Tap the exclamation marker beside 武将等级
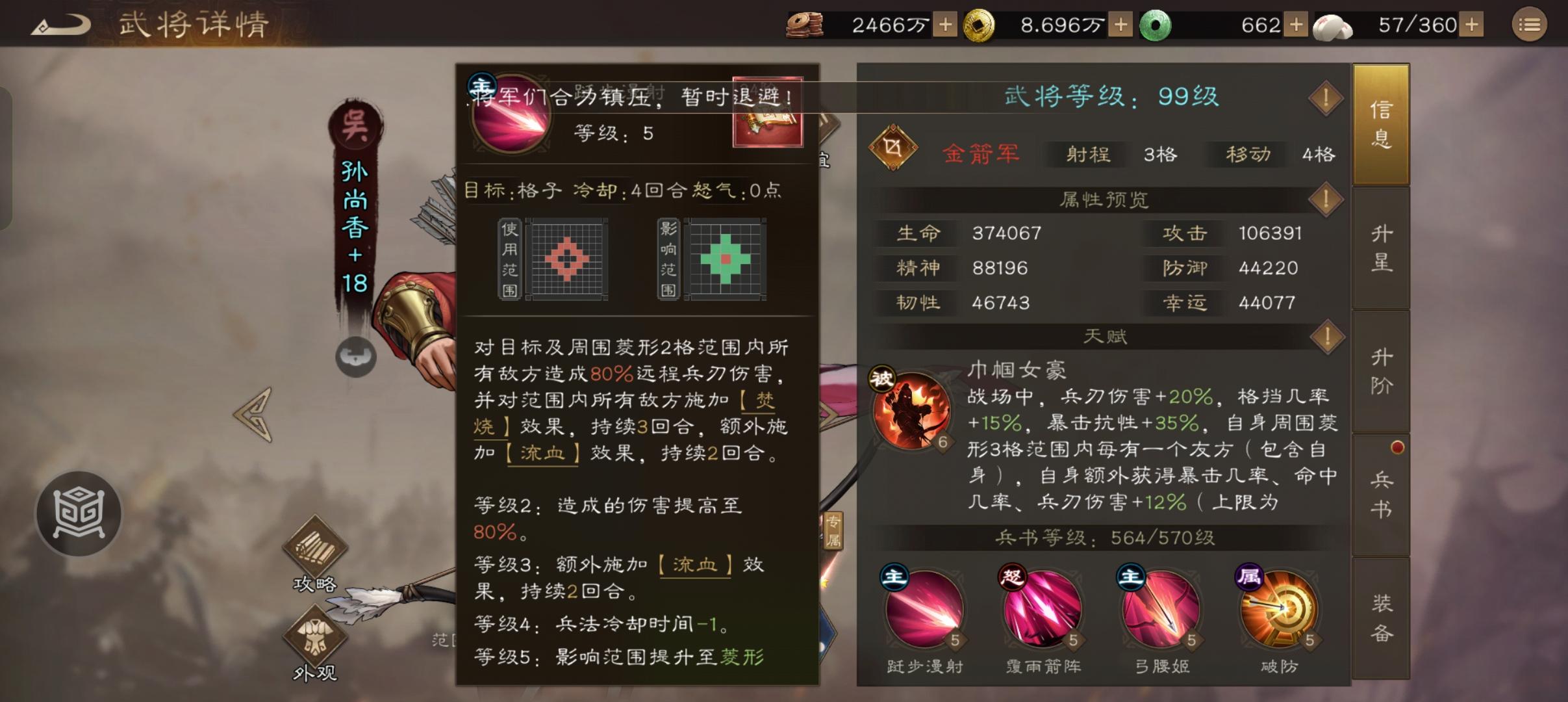Screen dimensions: 1568x702 (1327, 98)
